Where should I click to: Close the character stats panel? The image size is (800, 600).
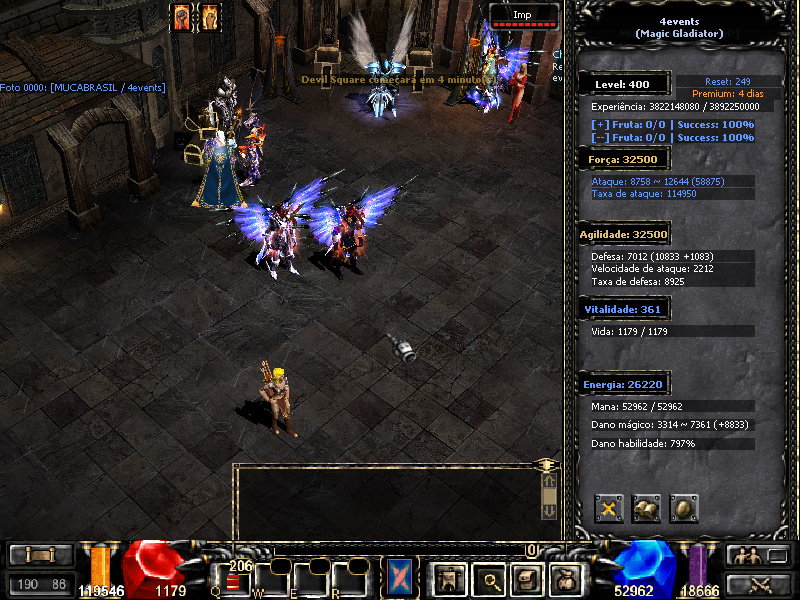609,508
